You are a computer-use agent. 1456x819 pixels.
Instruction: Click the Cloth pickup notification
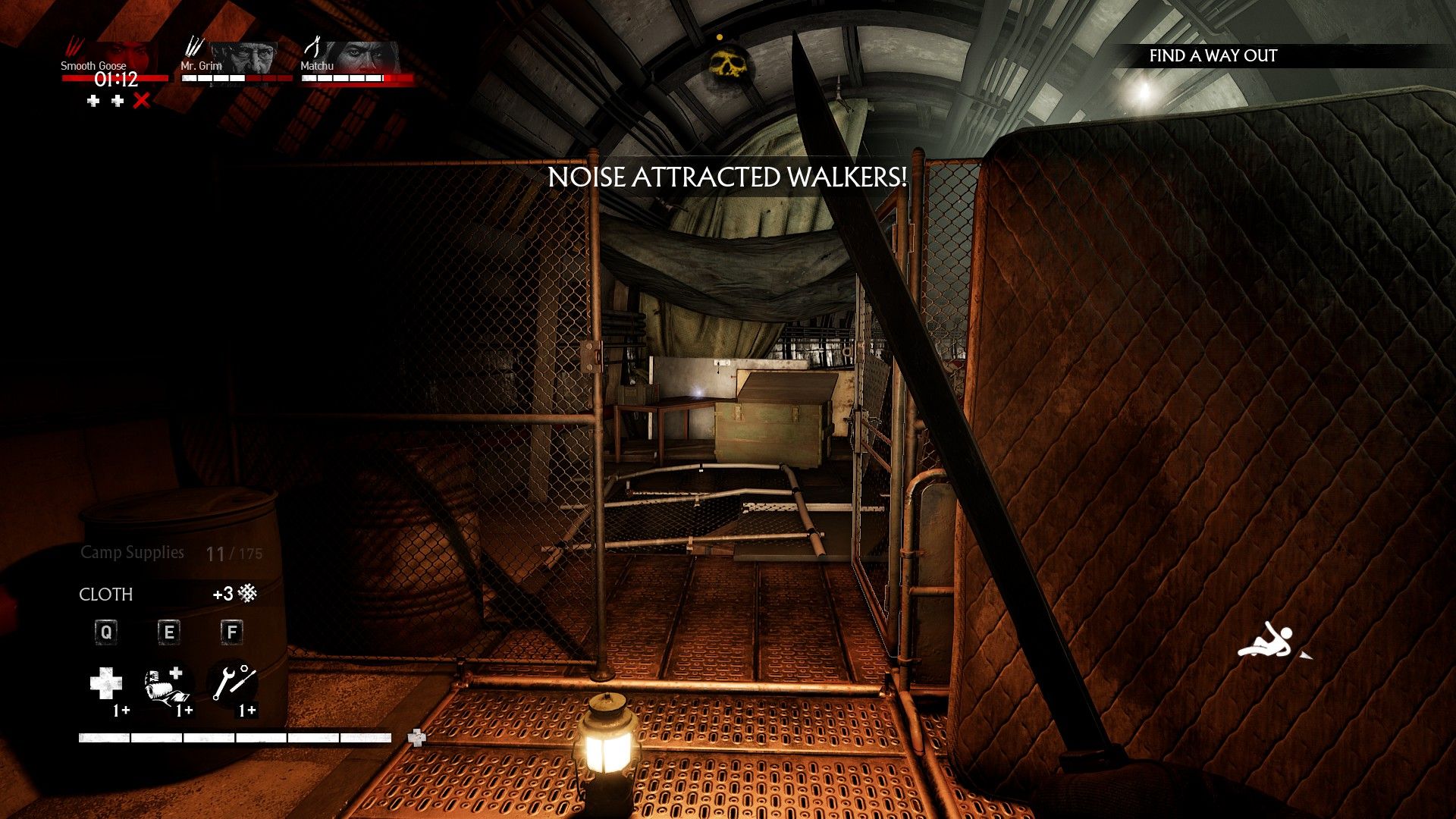pyautogui.click(x=168, y=594)
